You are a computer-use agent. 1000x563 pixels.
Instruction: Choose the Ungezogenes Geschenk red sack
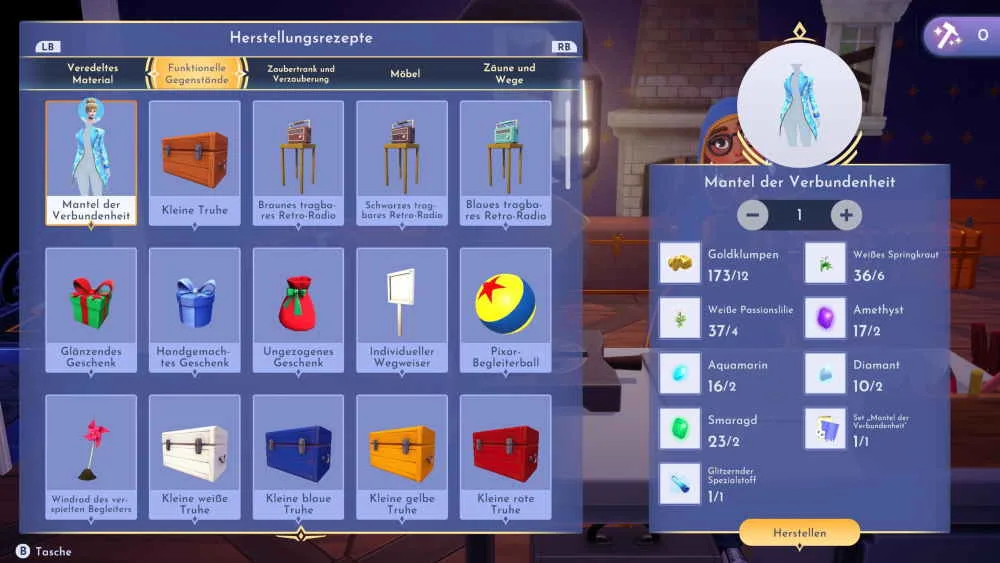[x=298, y=310]
